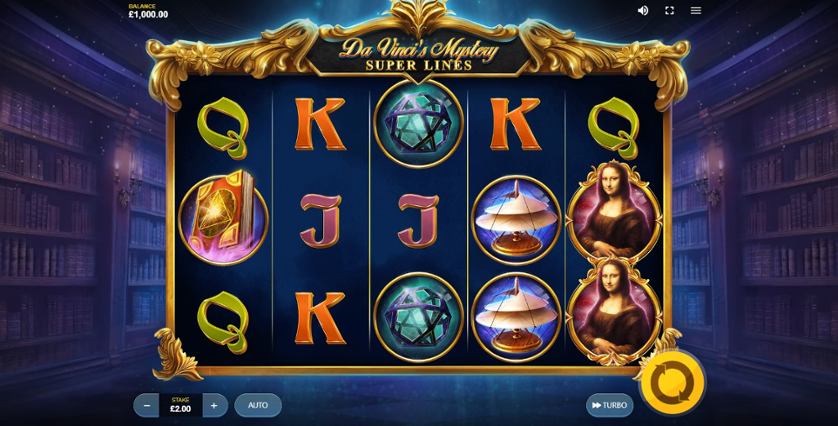This screenshot has height=426, width=838.
Task: Open the hamburger menu
Action: [696, 11]
